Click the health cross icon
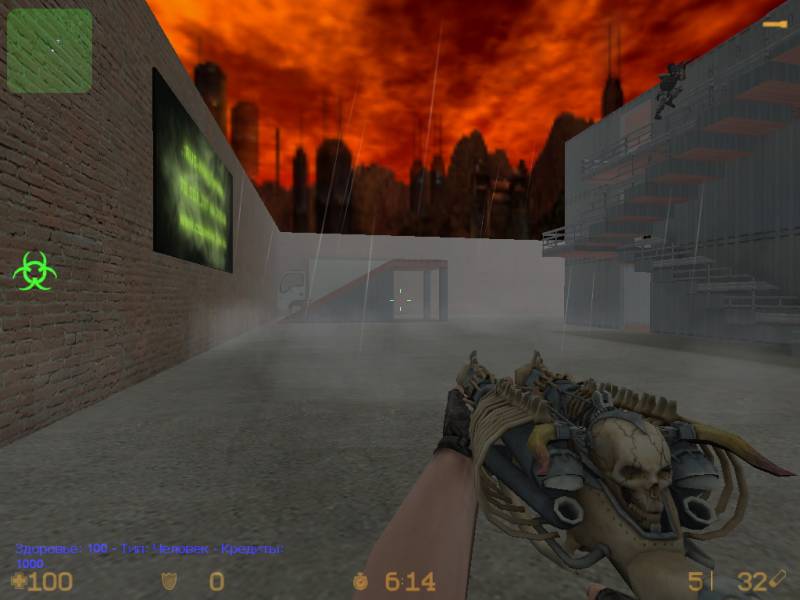The height and width of the screenshot is (600, 800). pyautogui.click(x=18, y=581)
